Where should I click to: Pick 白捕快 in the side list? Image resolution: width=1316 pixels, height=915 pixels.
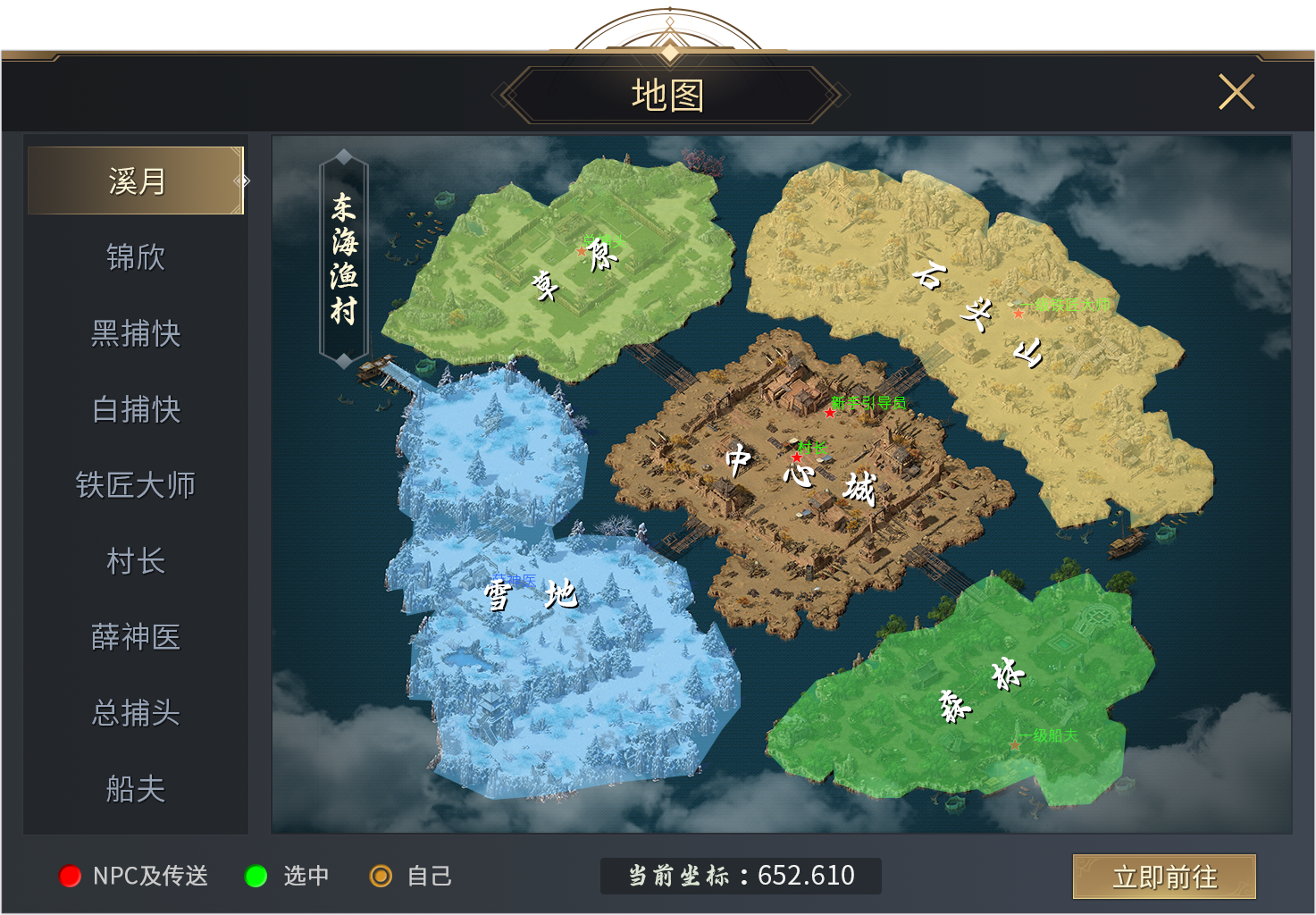[136, 409]
